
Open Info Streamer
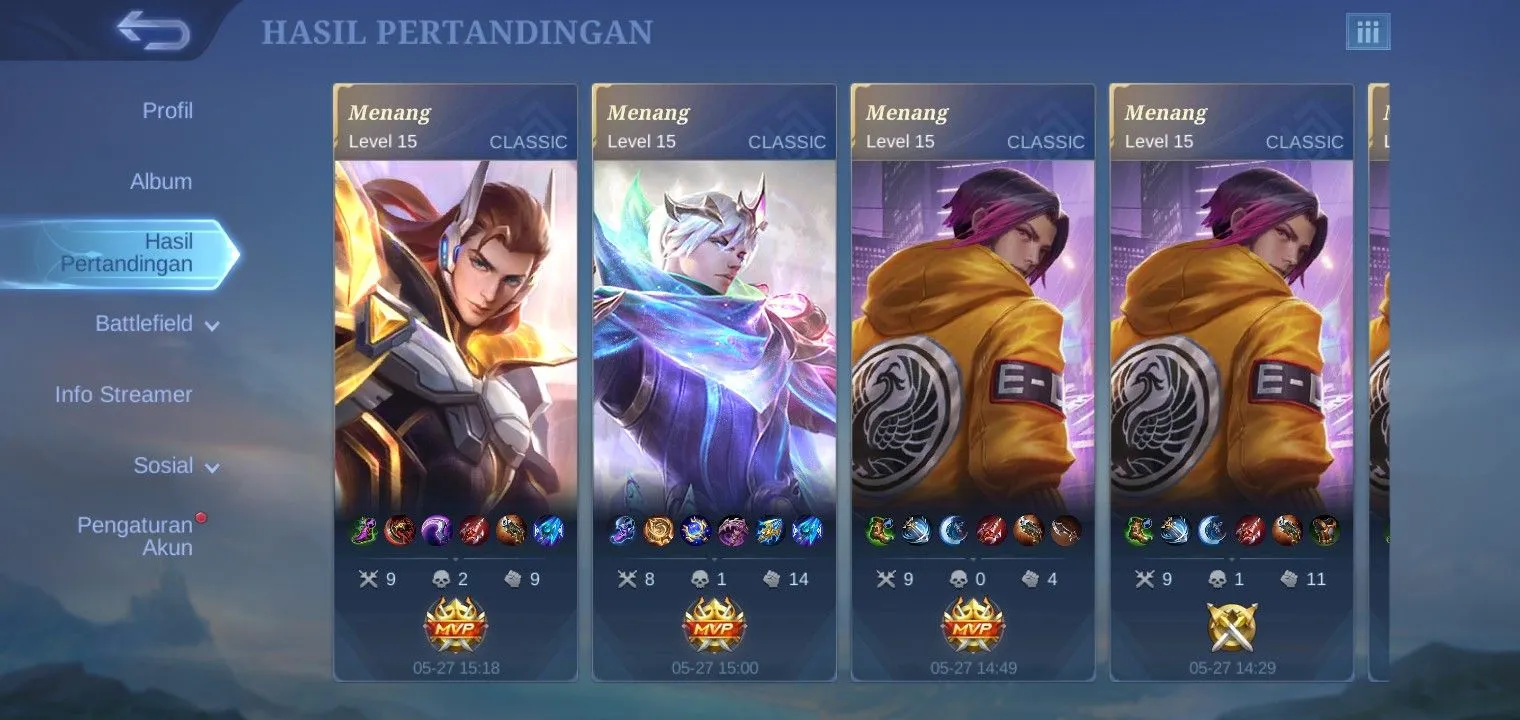(124, 394)
